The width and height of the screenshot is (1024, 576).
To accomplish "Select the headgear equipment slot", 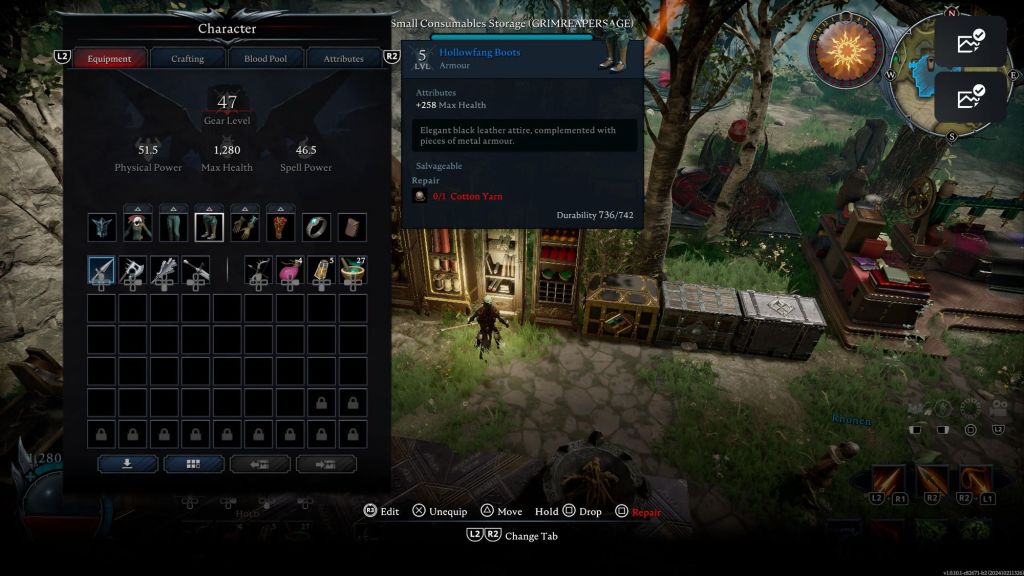I will [102, 227].
